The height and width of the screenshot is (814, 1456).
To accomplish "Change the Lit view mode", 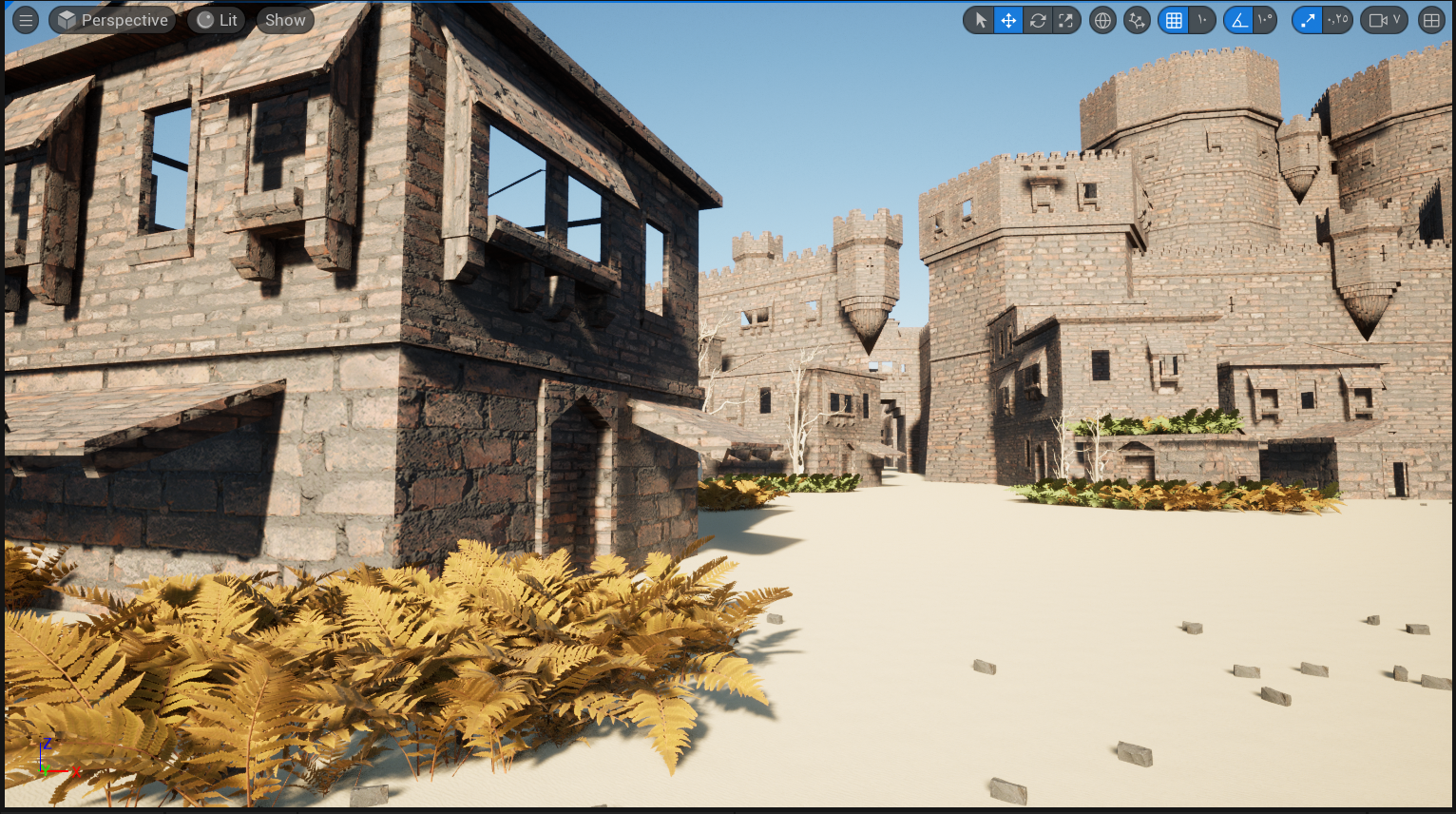I will click(217, 20).
